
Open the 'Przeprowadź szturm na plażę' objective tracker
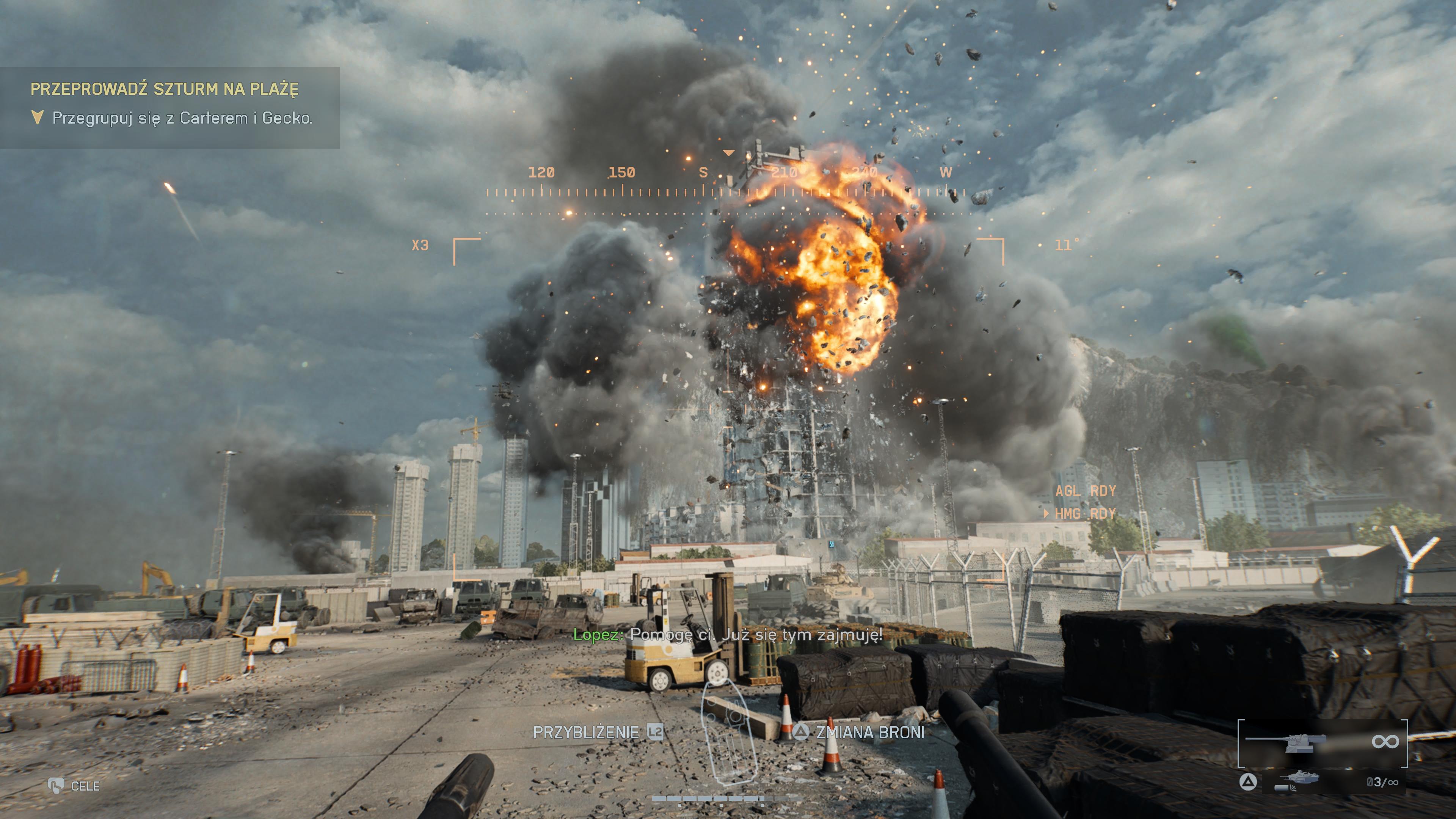(x=165, y=89)
